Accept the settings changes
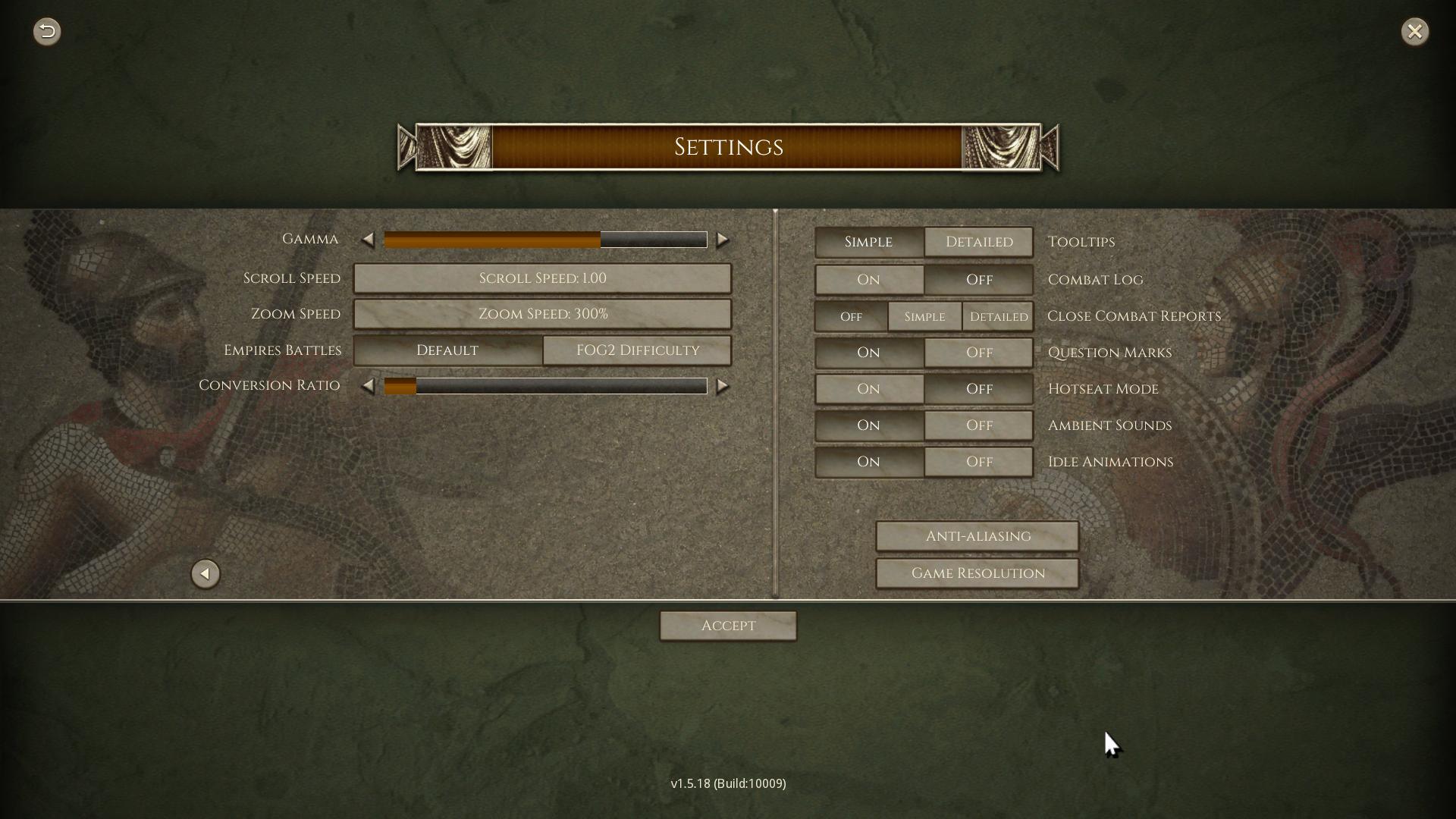Viewport: 1456px width, 819px height. click(x=728, y=626)
